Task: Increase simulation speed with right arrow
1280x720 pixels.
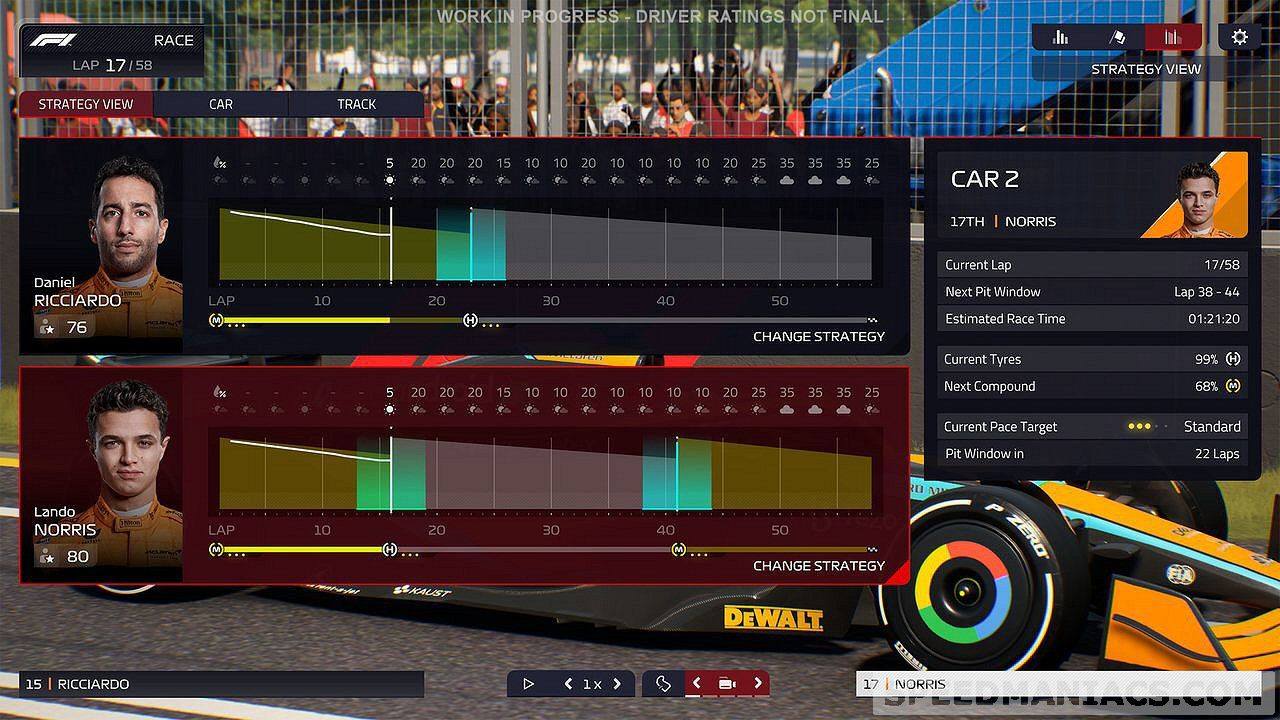Action: pyautogui.click(x=617, y=684)
